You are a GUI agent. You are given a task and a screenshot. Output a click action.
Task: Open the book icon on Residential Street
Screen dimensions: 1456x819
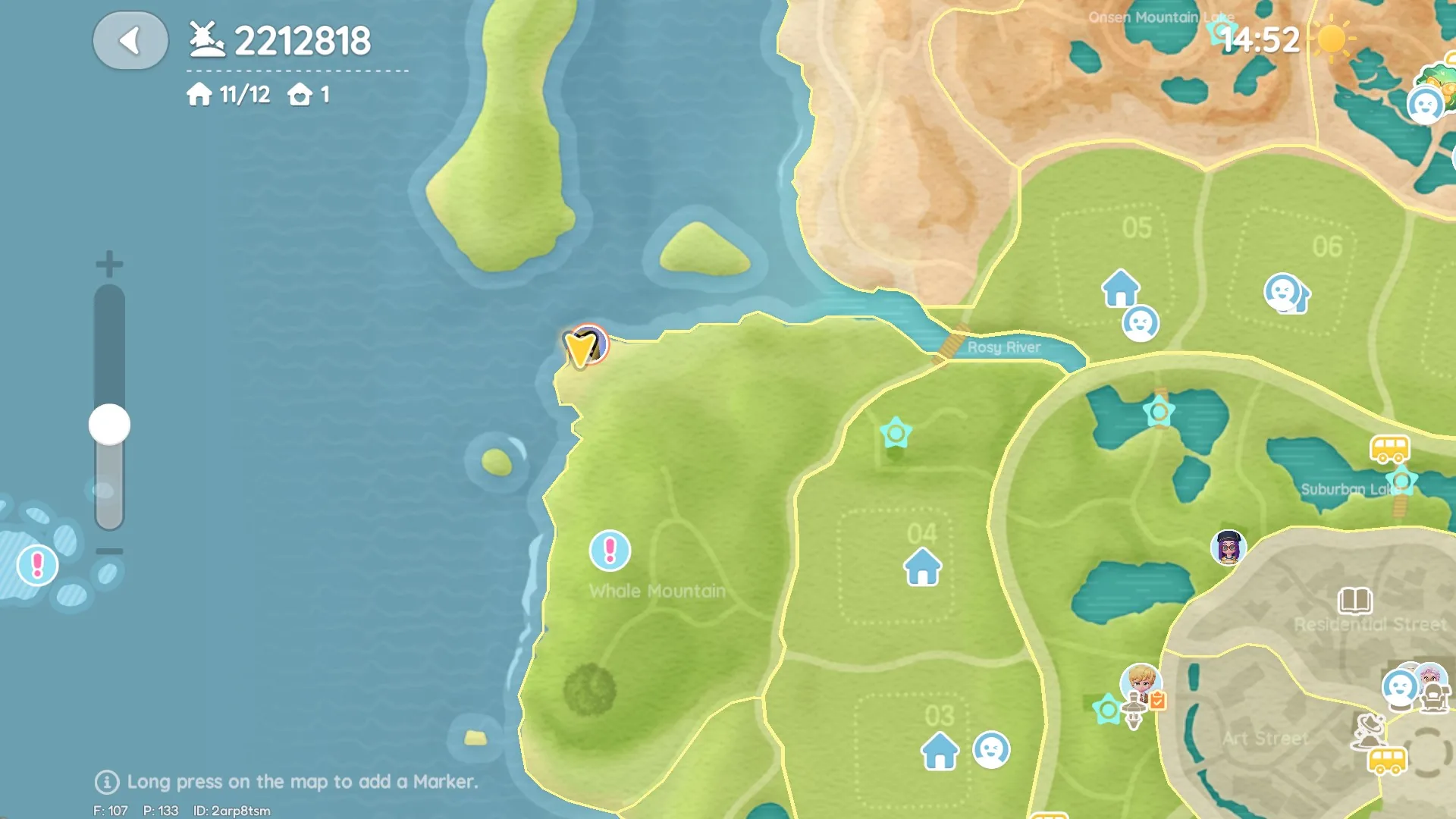[x=1354, y=600]
